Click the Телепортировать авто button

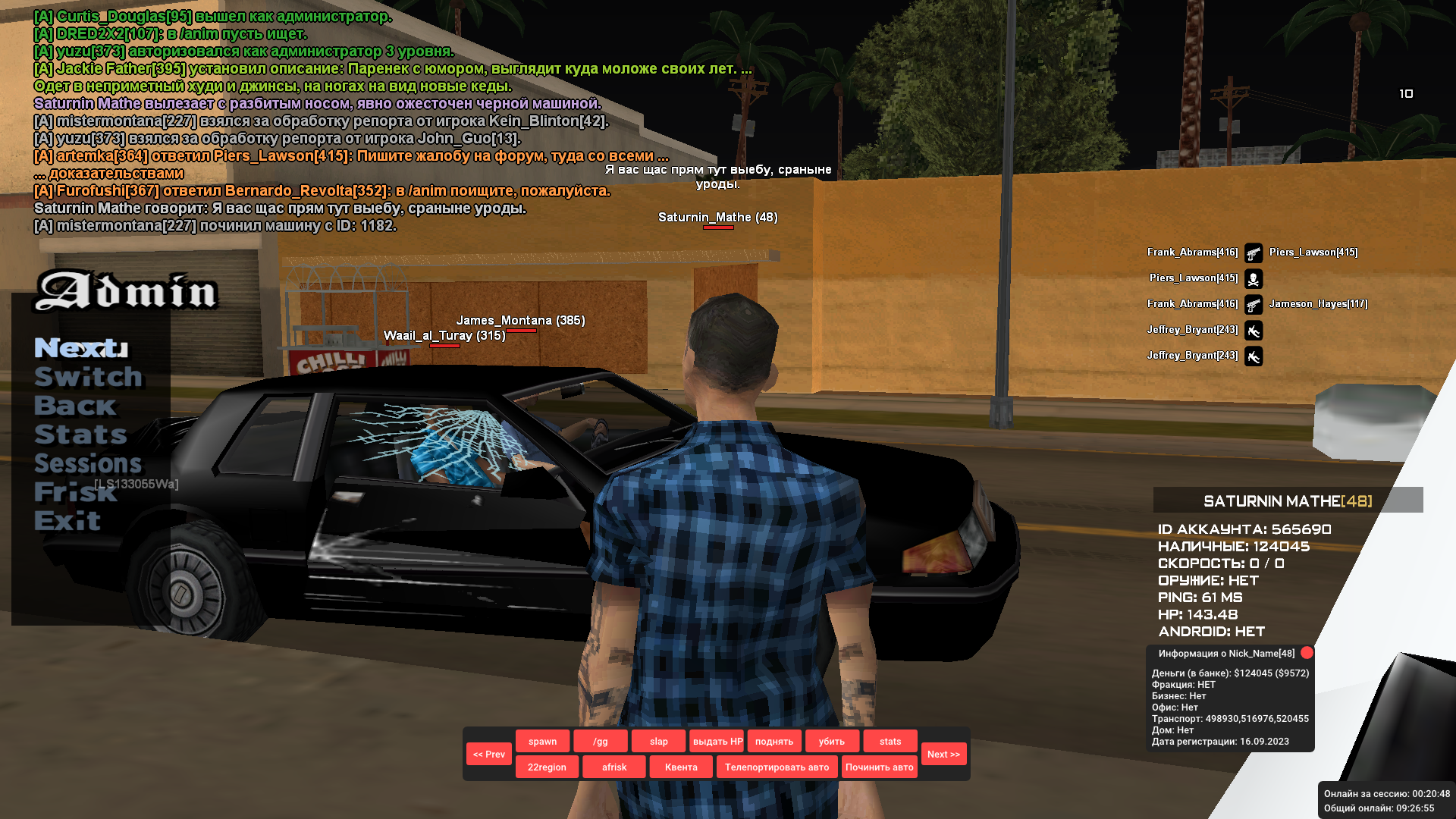point(777,767)
